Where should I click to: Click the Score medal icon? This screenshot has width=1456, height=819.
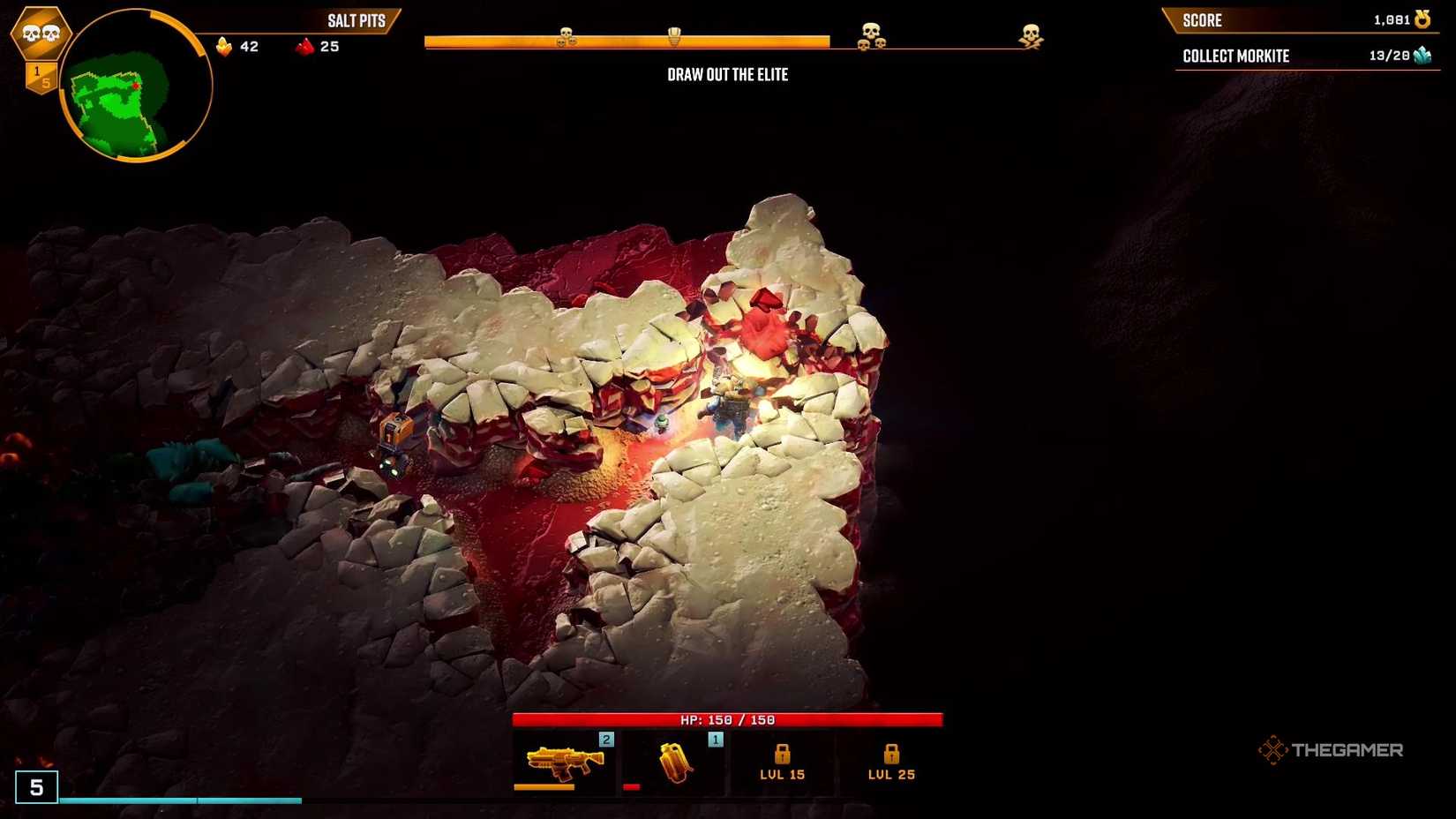(1422, 19)
